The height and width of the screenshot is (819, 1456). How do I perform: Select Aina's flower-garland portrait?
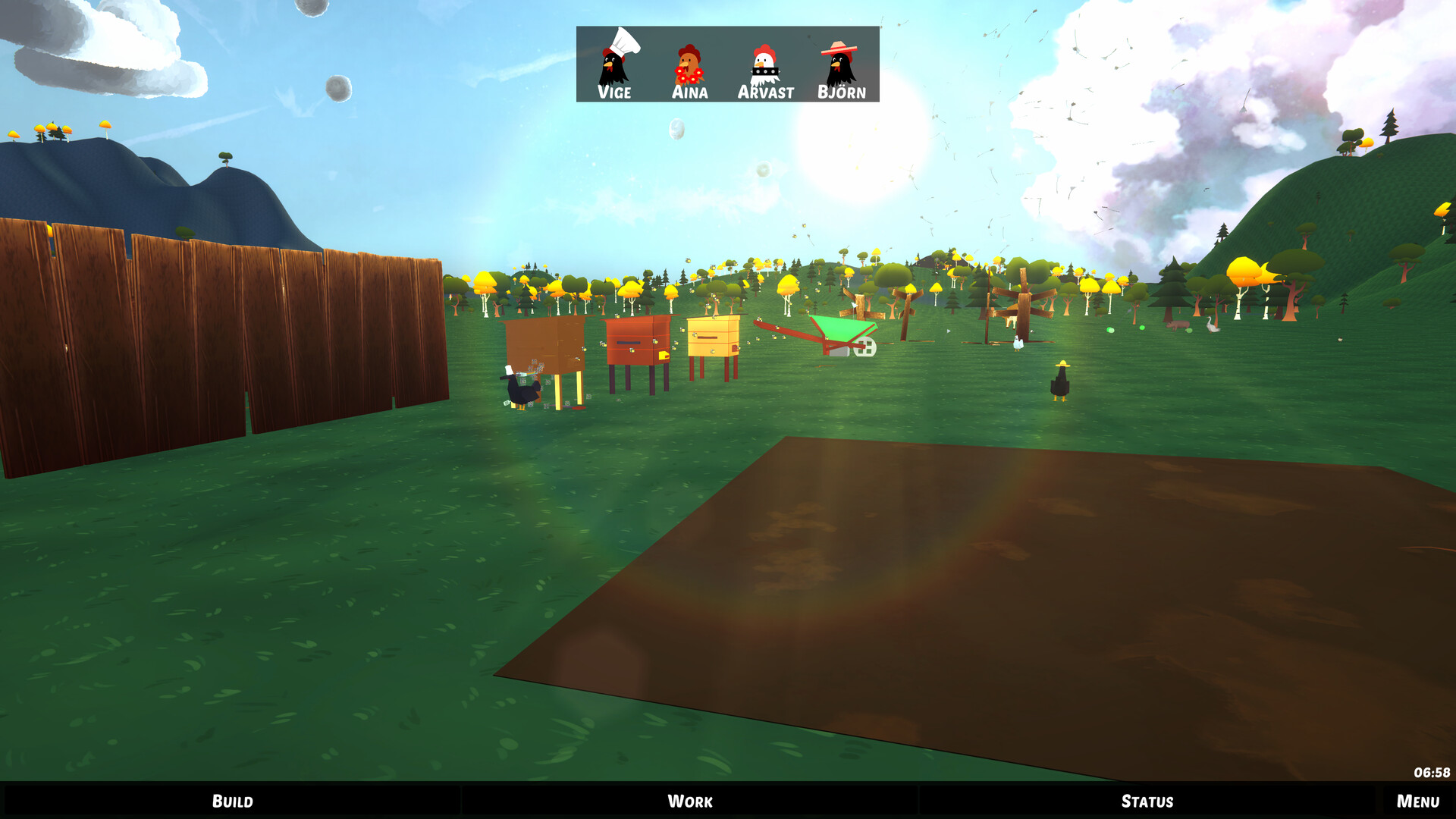[x=689, y=64]
